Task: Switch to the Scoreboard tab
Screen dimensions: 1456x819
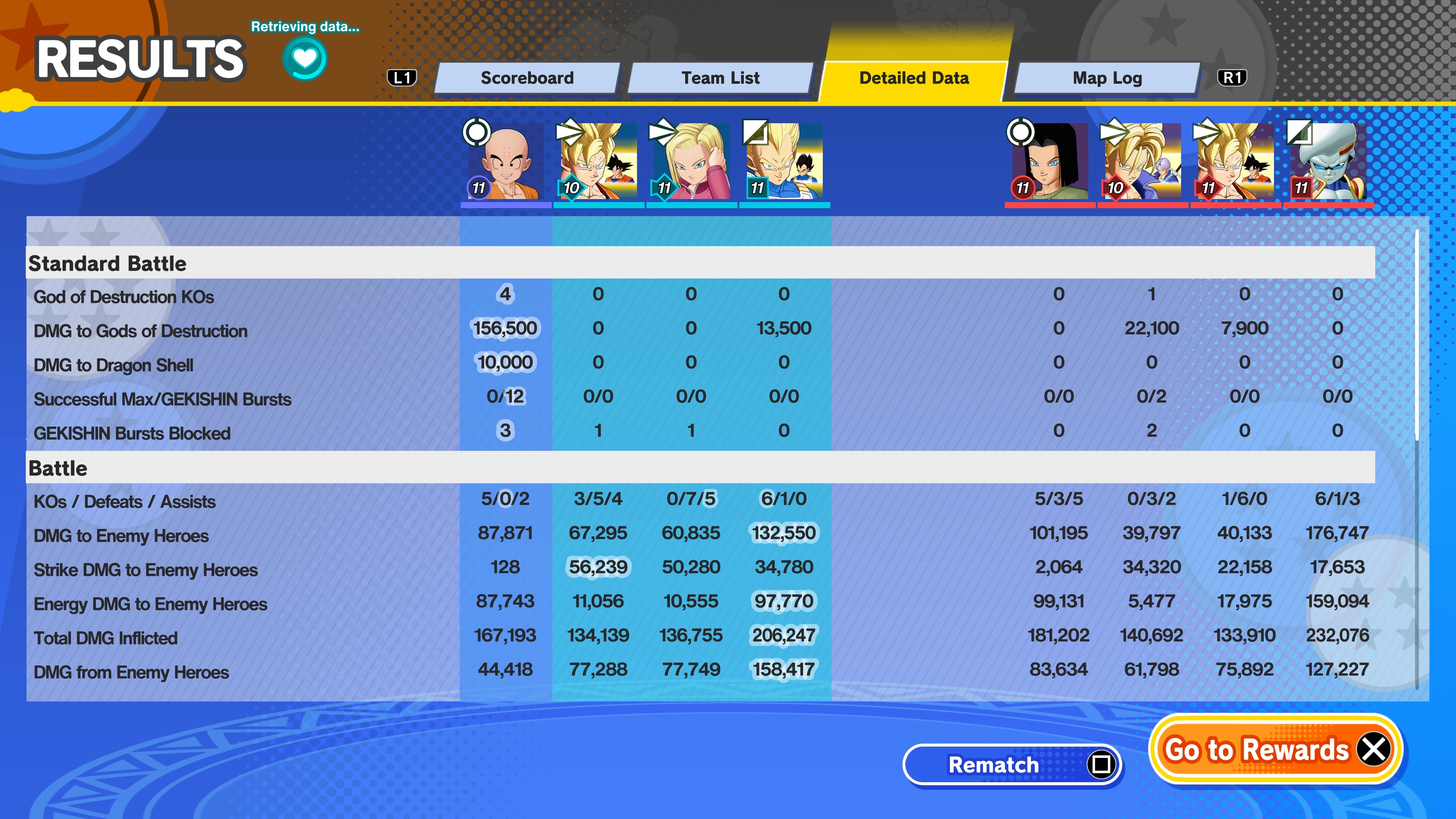Action: 527,78
